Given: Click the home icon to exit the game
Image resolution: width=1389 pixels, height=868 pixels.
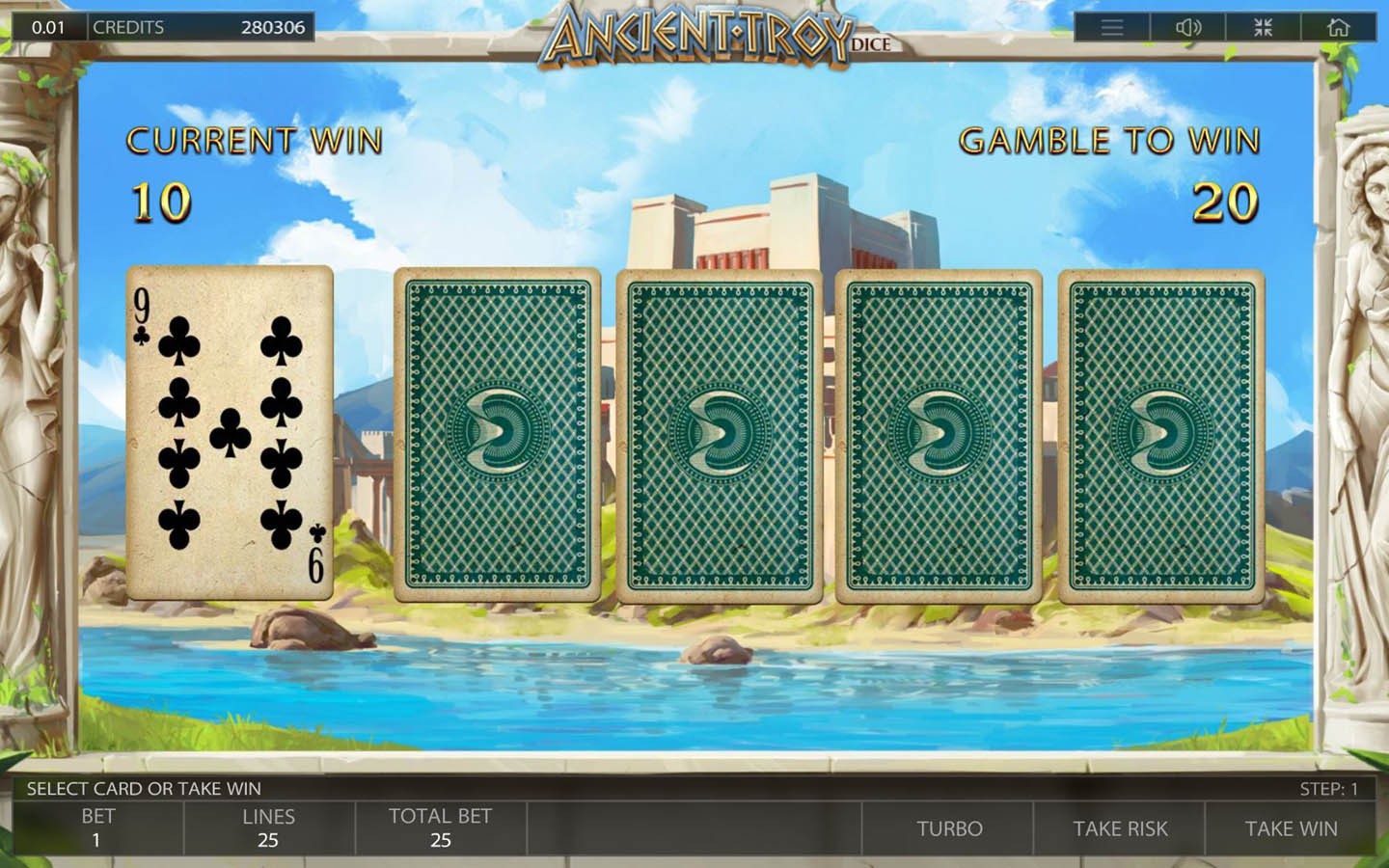Looking at the screenshot, I should coord(1339,27).
